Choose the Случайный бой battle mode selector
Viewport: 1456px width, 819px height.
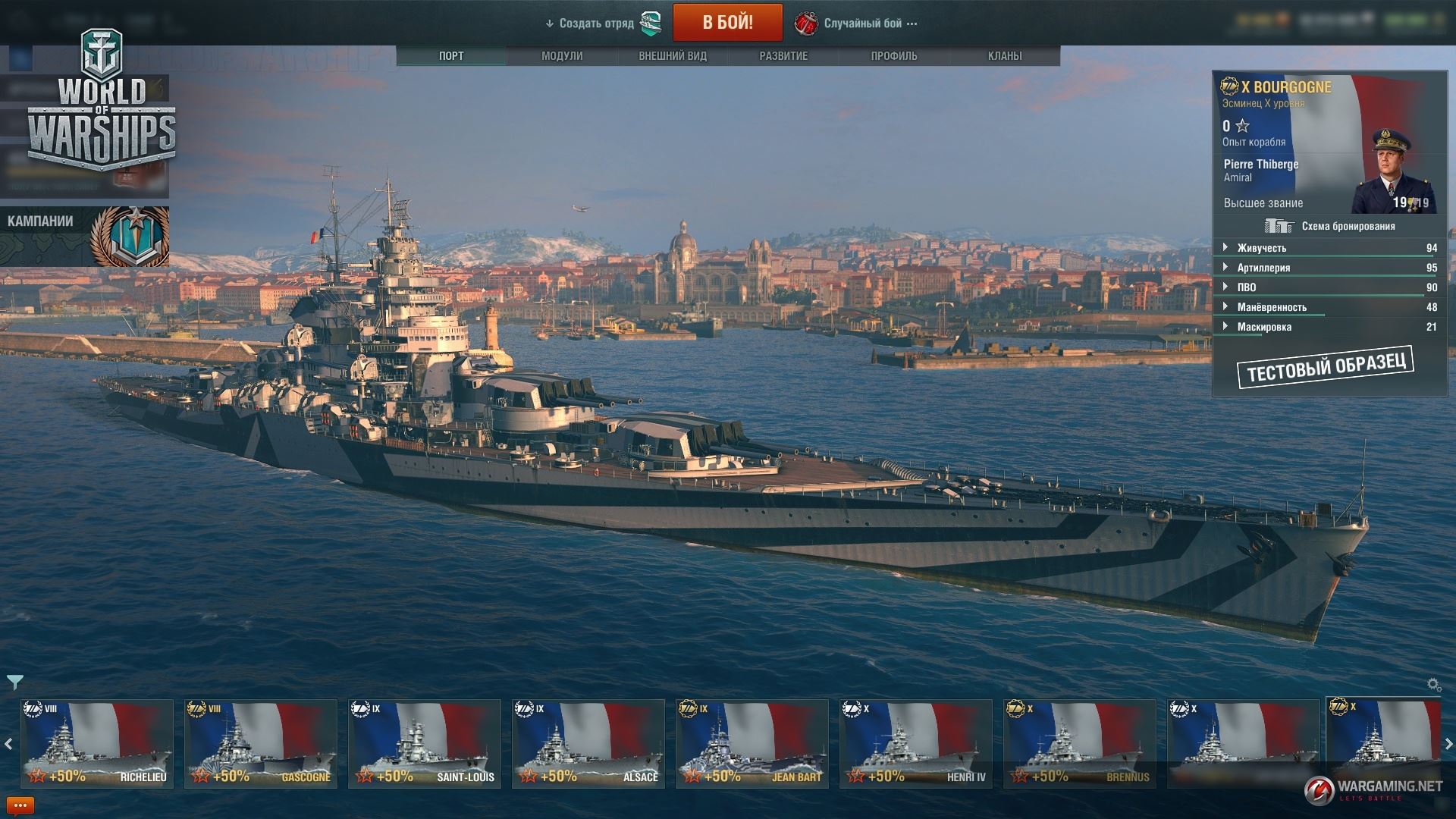(863, 24)
